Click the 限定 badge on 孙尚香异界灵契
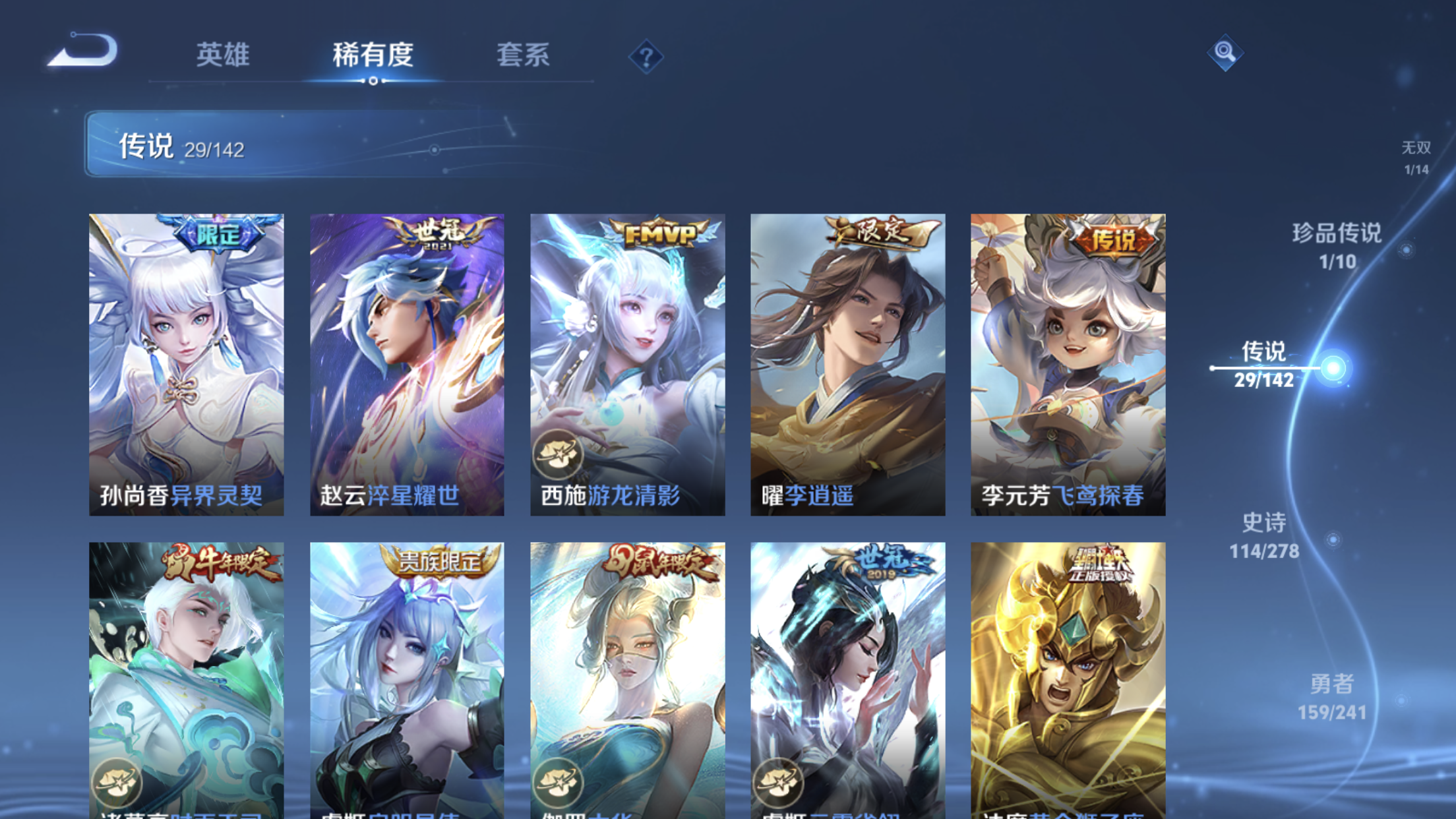Screen dimensions: 1456x819 click(x=218, y=235)
